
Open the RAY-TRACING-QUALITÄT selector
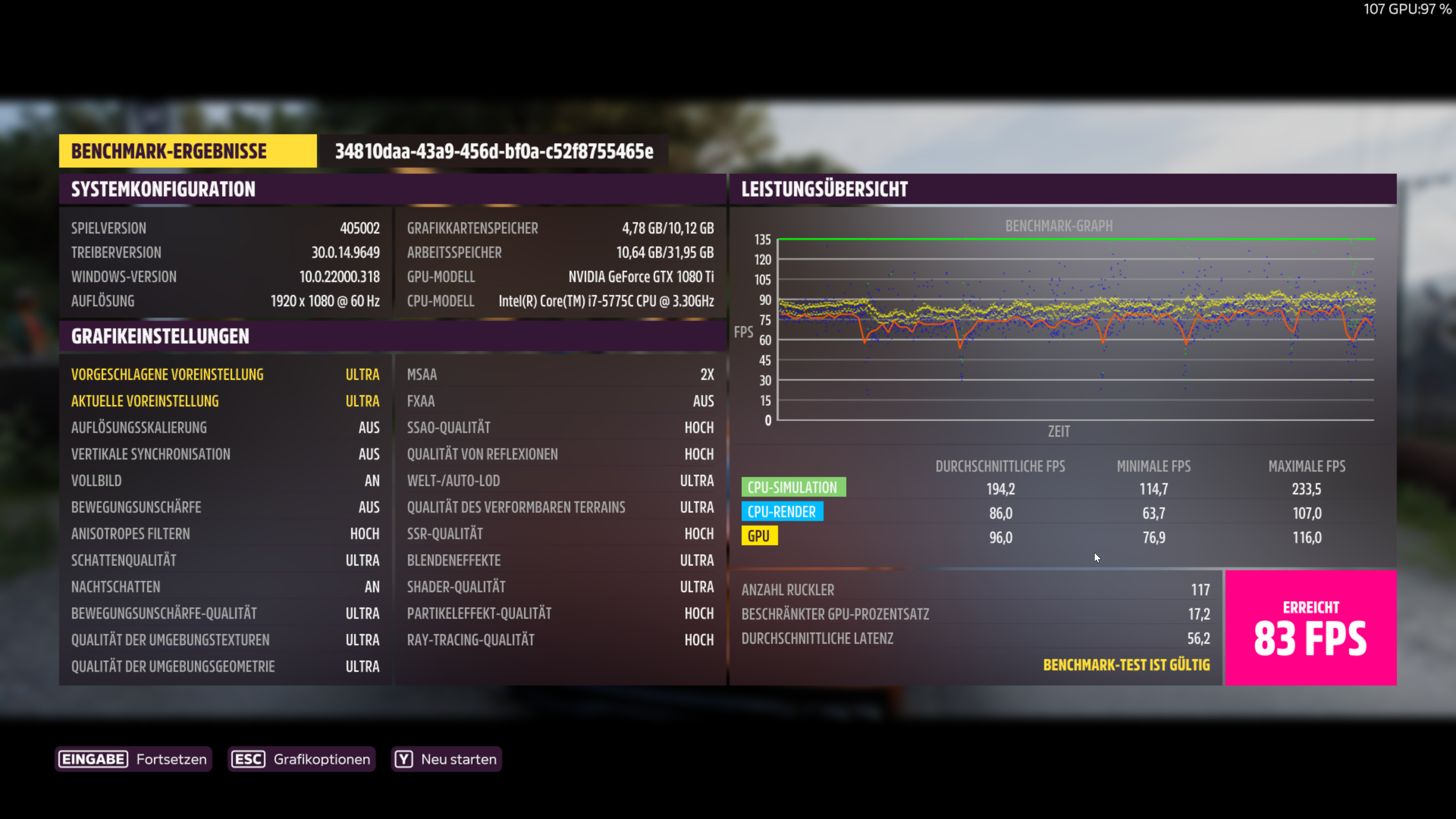tap(560, 639)
